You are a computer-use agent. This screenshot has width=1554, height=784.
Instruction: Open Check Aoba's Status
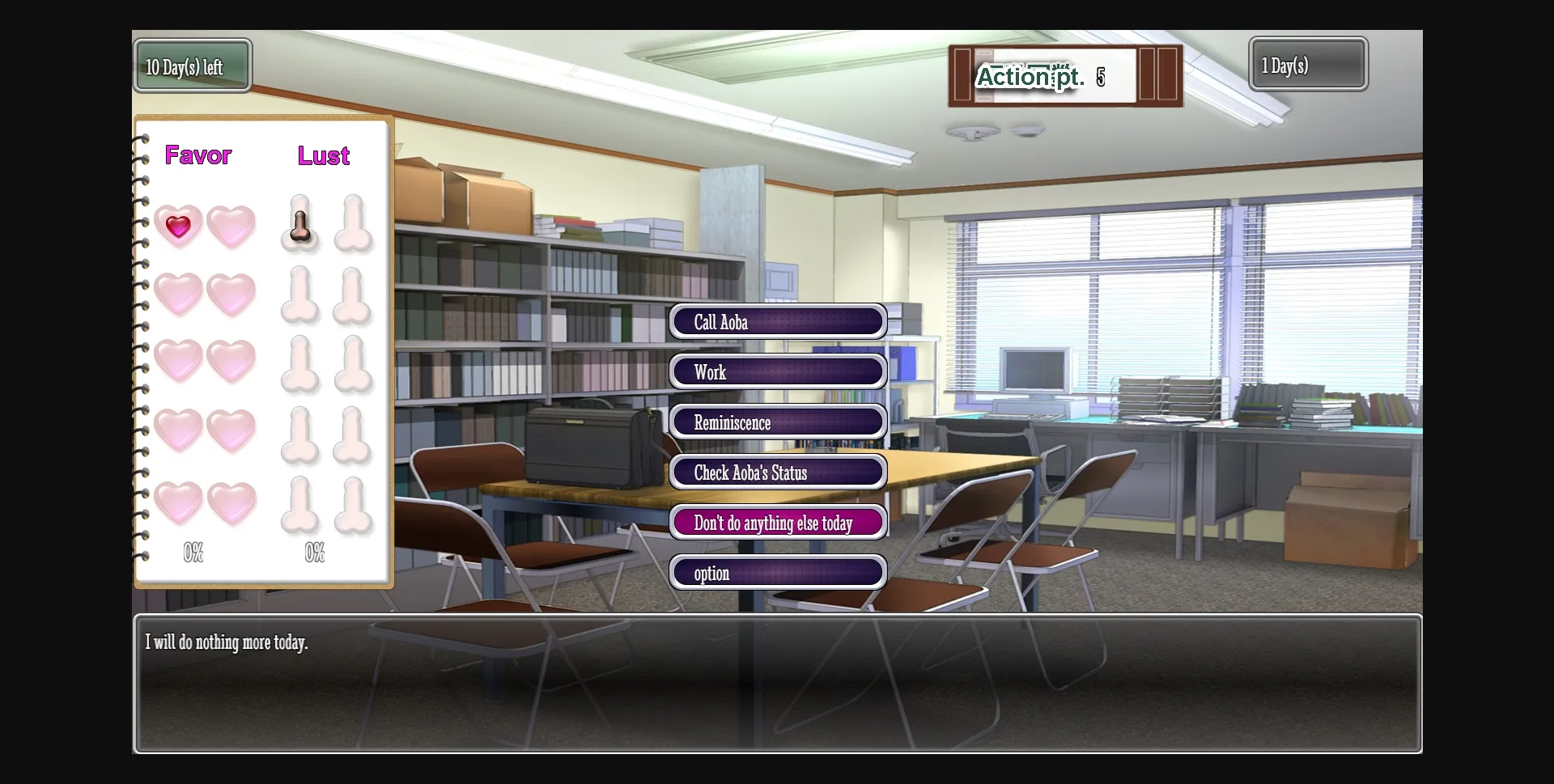point(777,472)
